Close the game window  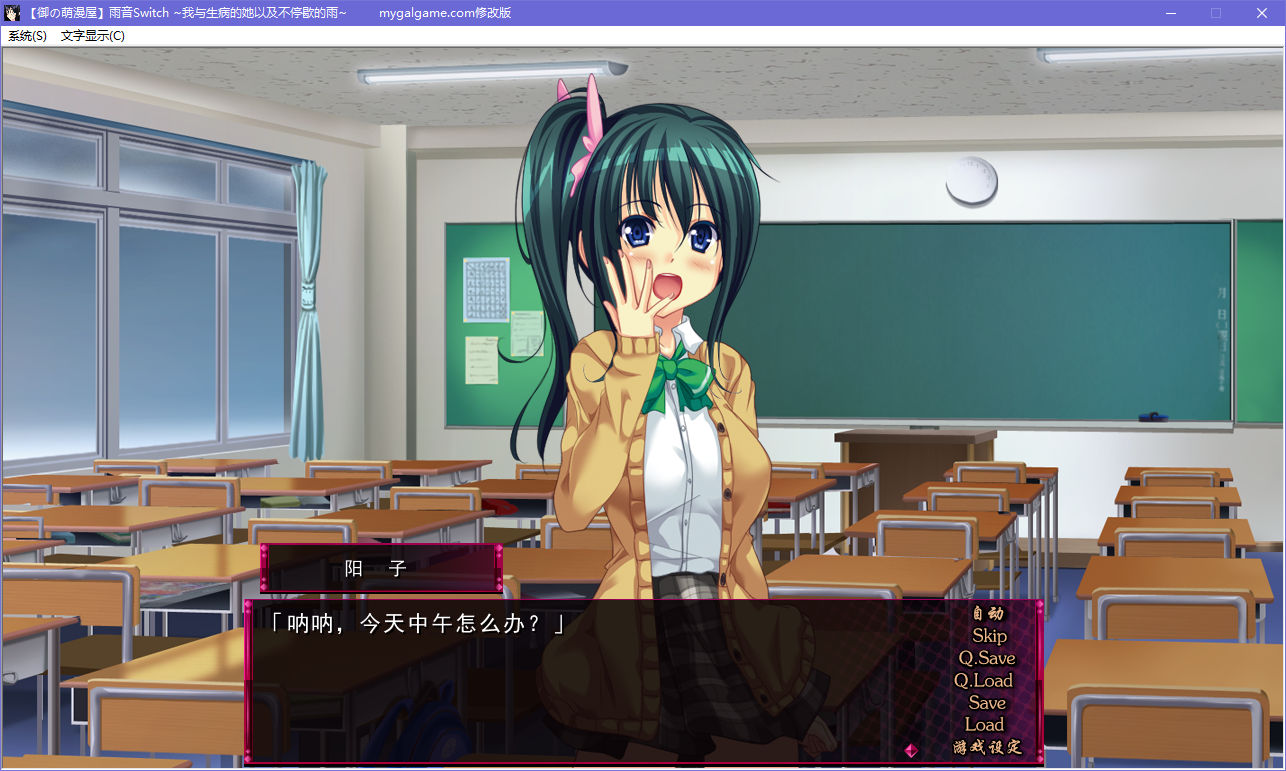click(1262, 13)
